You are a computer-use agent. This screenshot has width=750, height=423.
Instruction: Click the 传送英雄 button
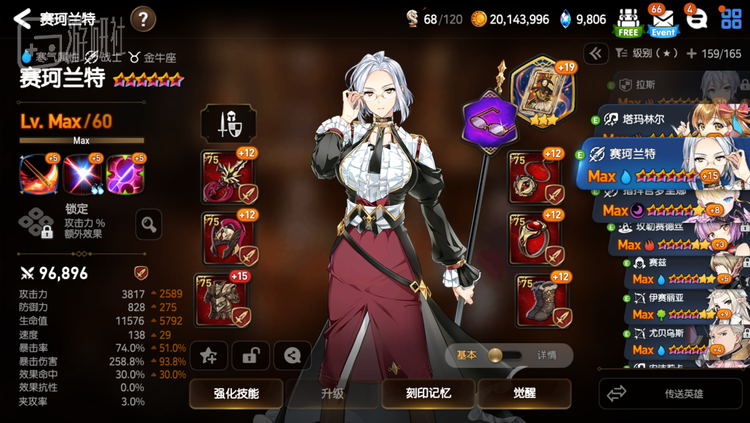click(x=671, y=393)
